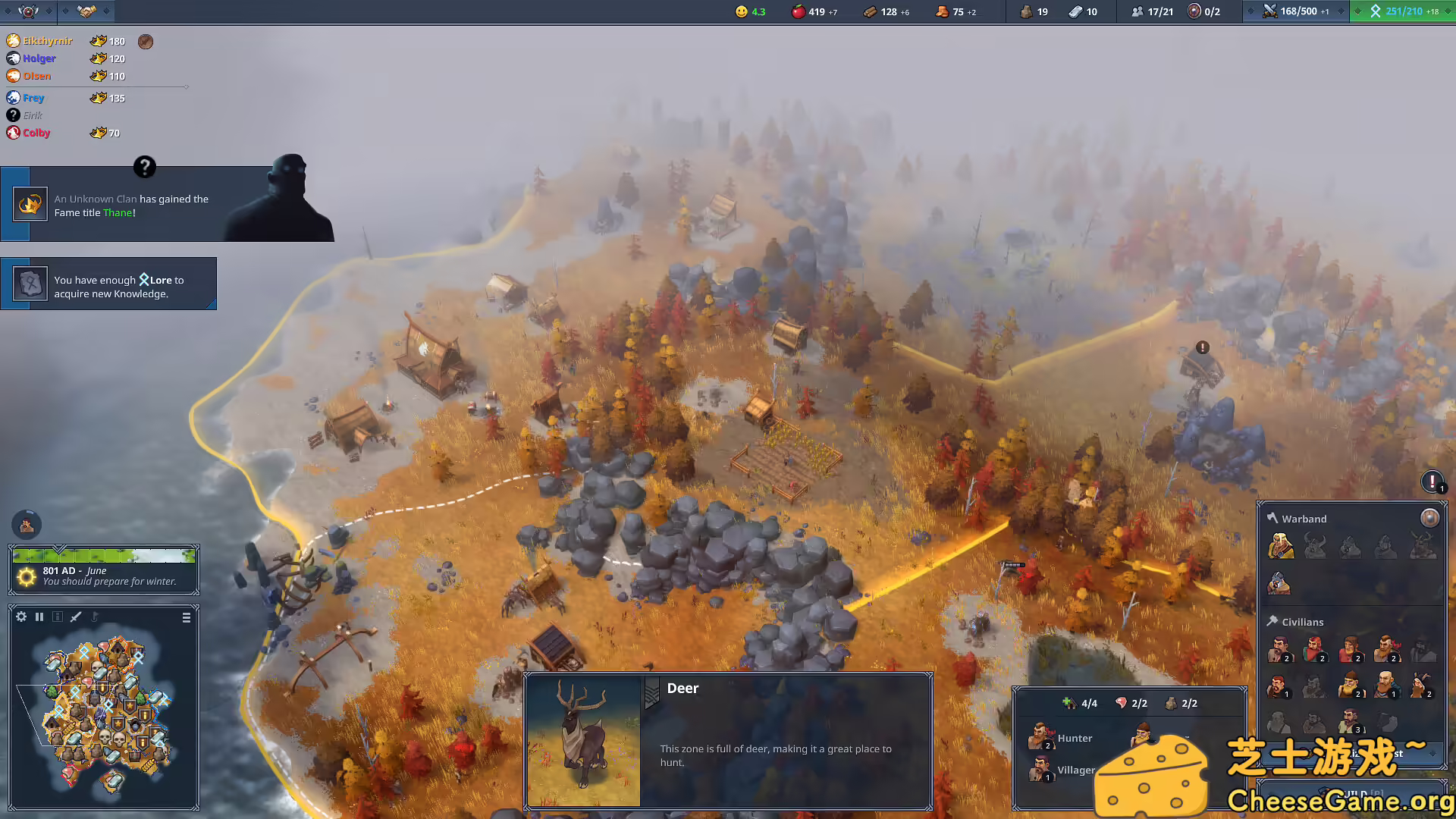Open the Warband shield emblem icon
Viewport: 1456px width, 819px height.
pyautogui.click(x=1429, y=517)
